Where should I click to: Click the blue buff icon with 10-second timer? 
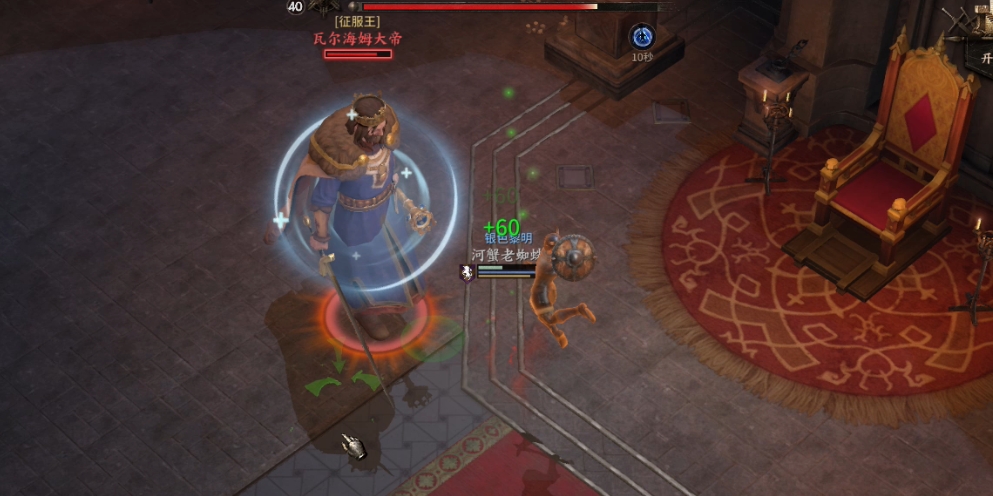(641, 37)
